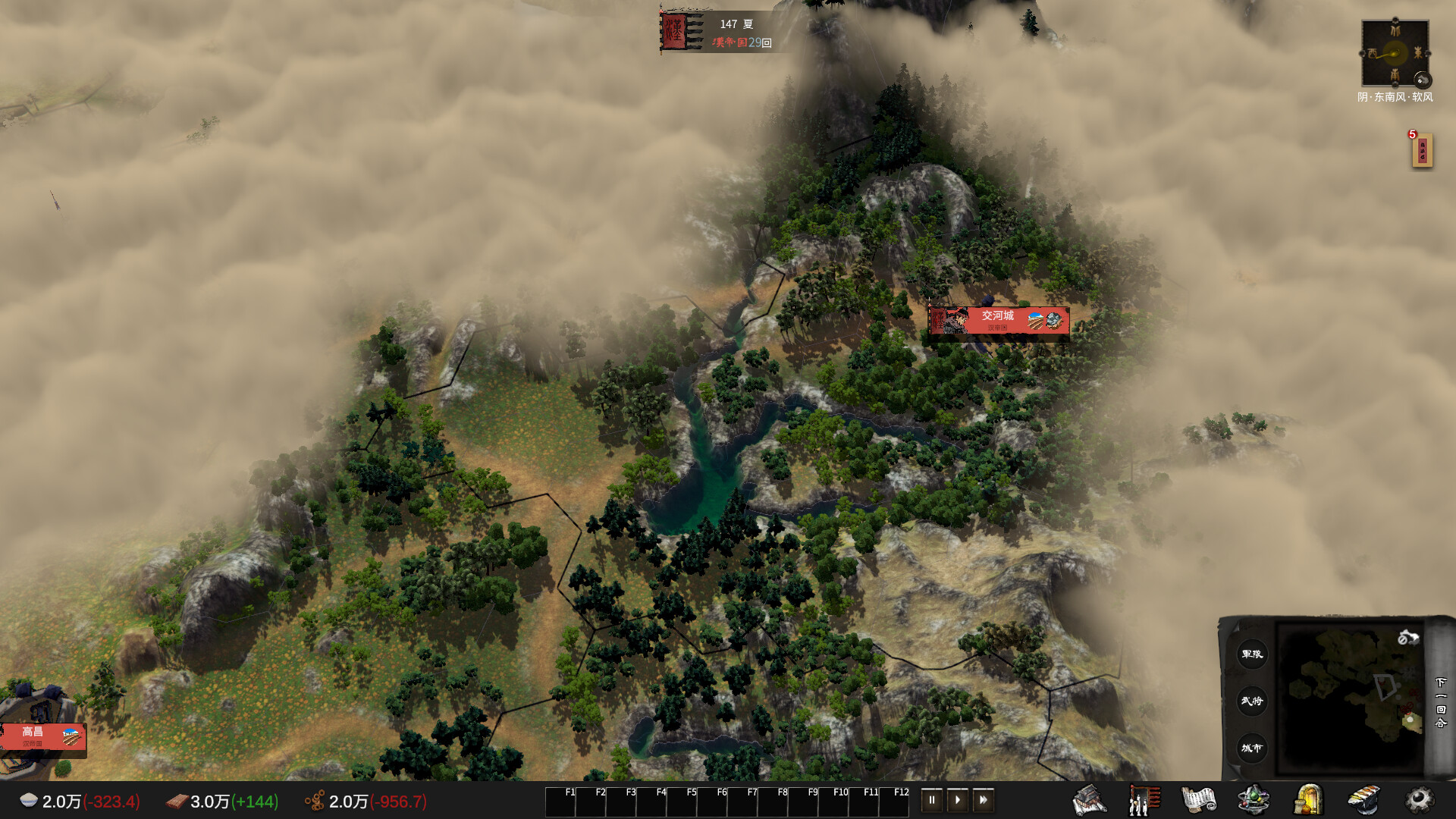Open the construction/building panel icon
The height and width of the screenshot is (819, 1456).
(1088, 799)
